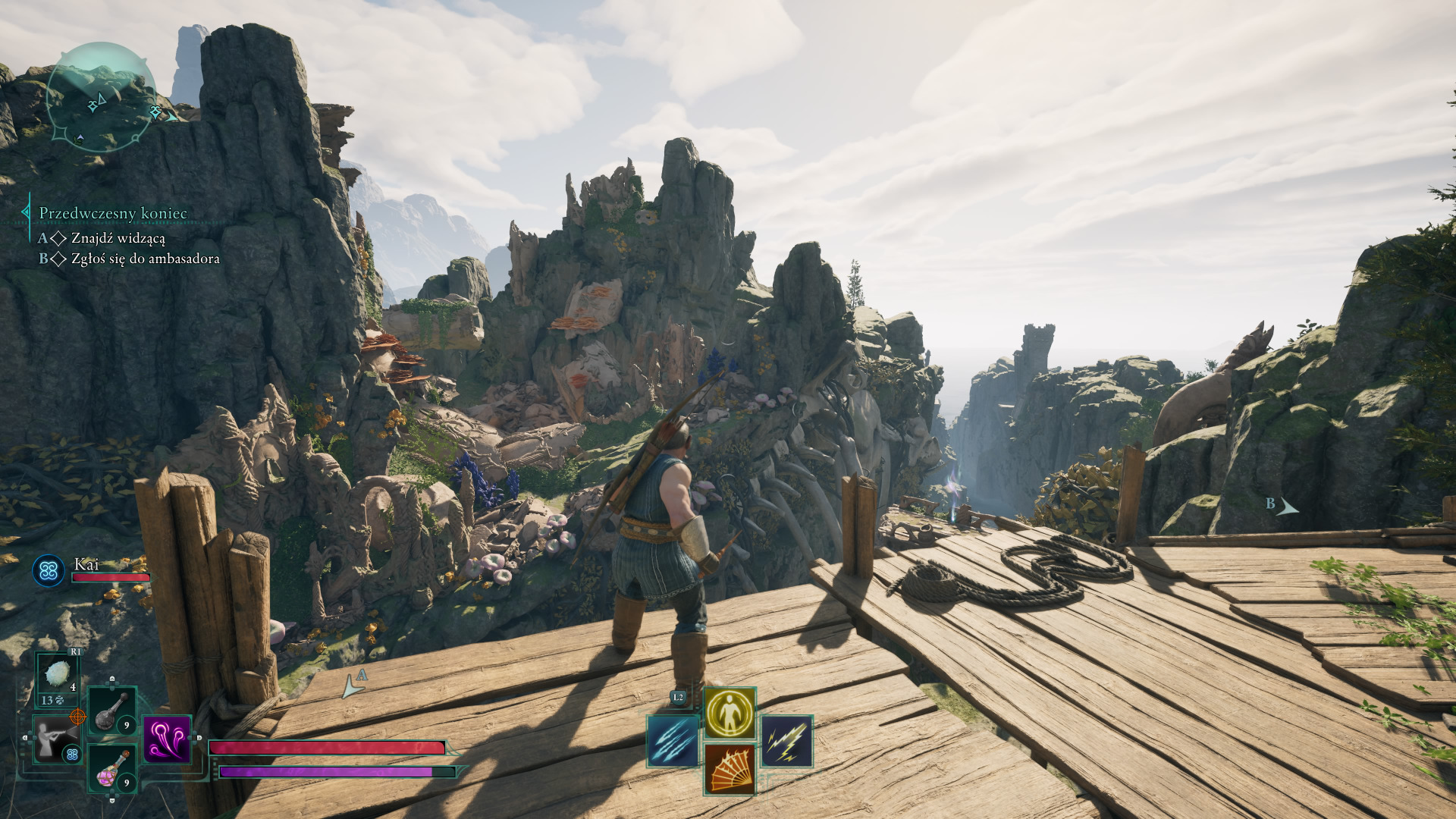The image size is (1456, 819).
Task: Click the objective A waypoint marker
Action: pos(353,683)
